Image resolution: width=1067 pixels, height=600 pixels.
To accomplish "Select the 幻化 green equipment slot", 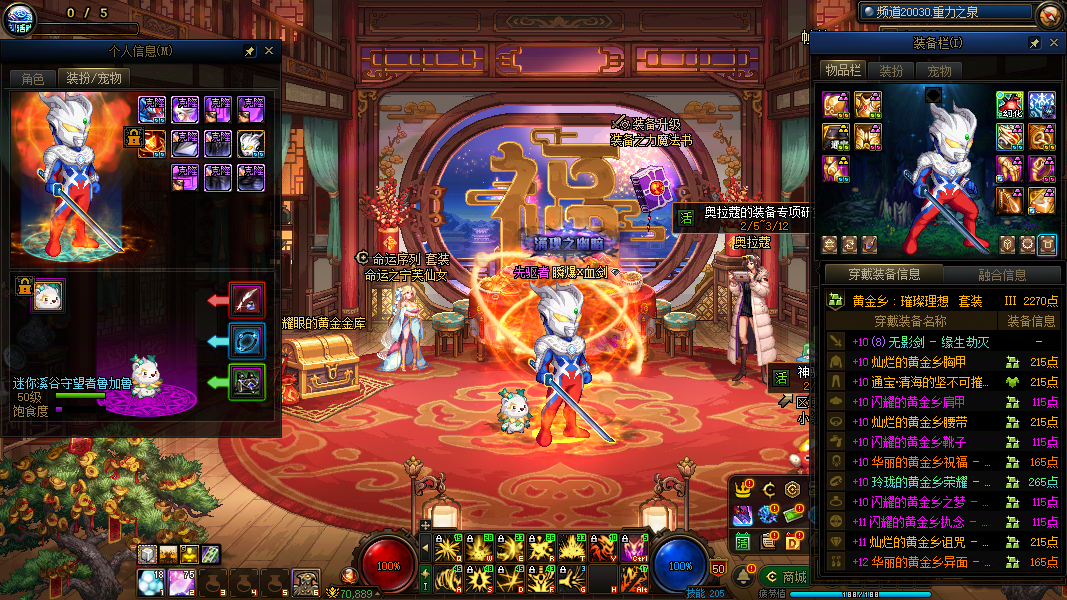I will [1008, 105].
